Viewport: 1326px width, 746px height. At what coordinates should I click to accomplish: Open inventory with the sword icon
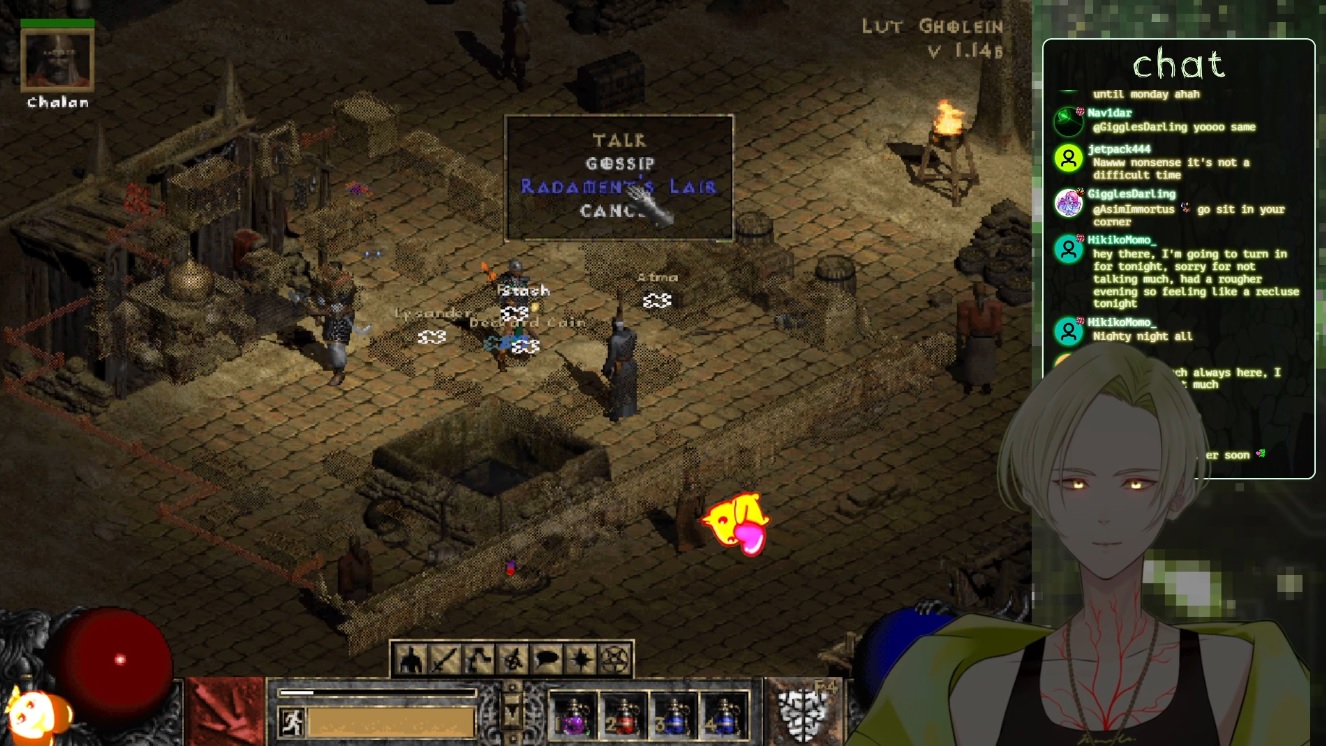click(x=444, y=660)
